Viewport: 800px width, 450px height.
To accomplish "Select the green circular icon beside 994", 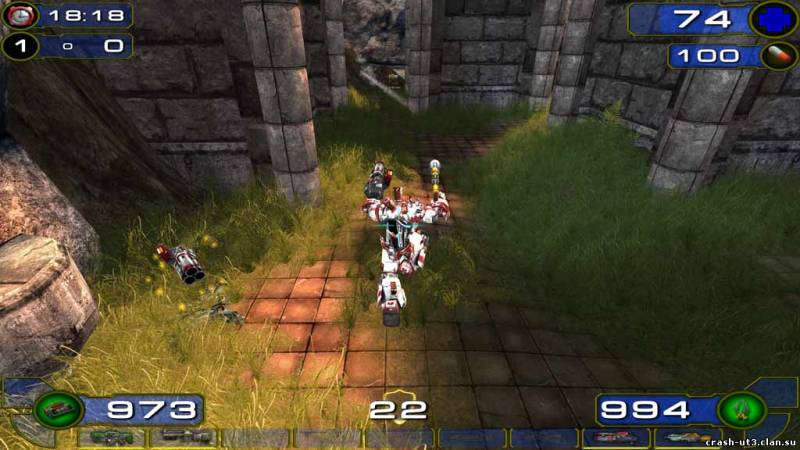I will point(741,410).
